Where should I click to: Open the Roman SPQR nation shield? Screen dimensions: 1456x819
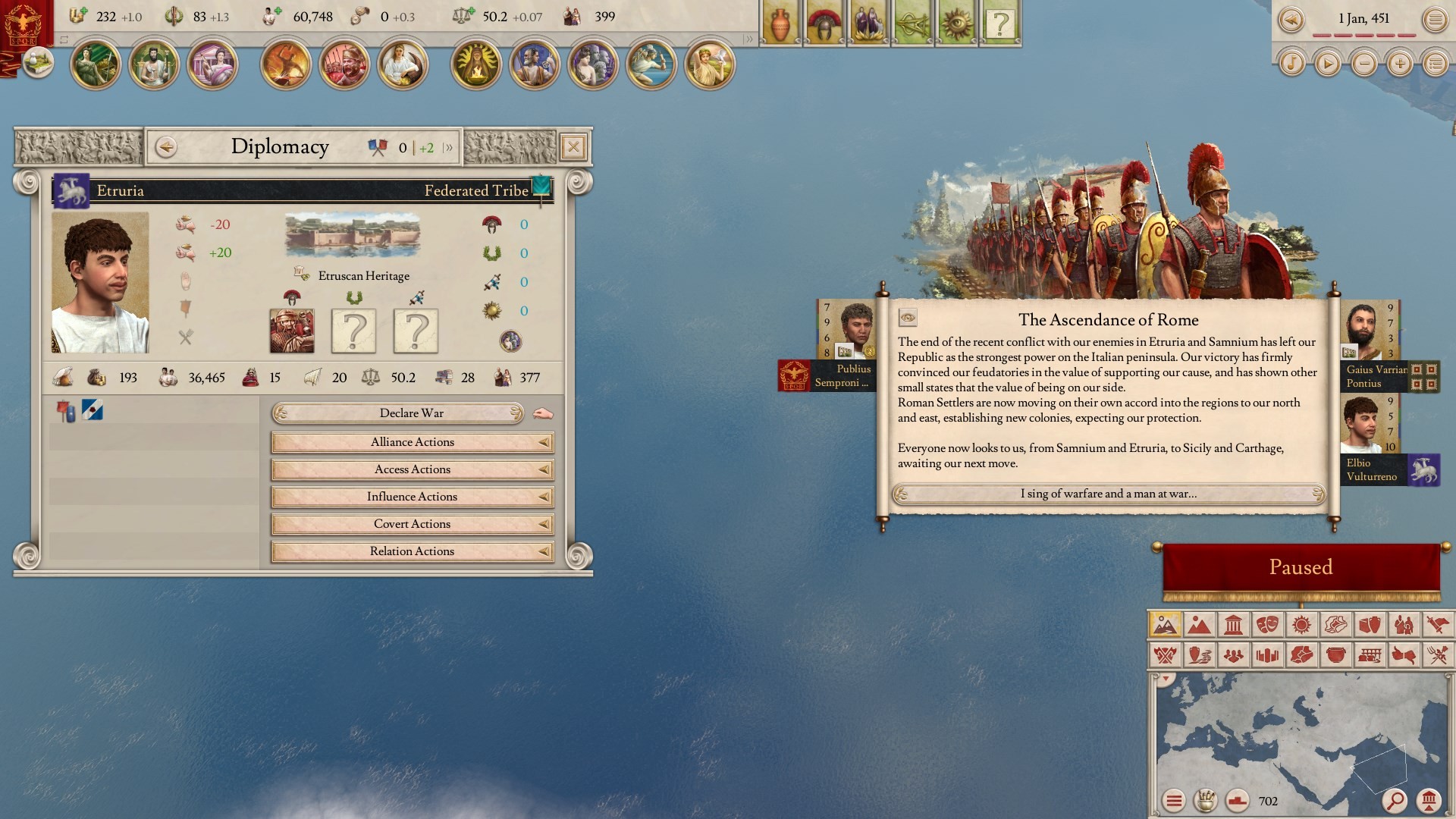24,24
